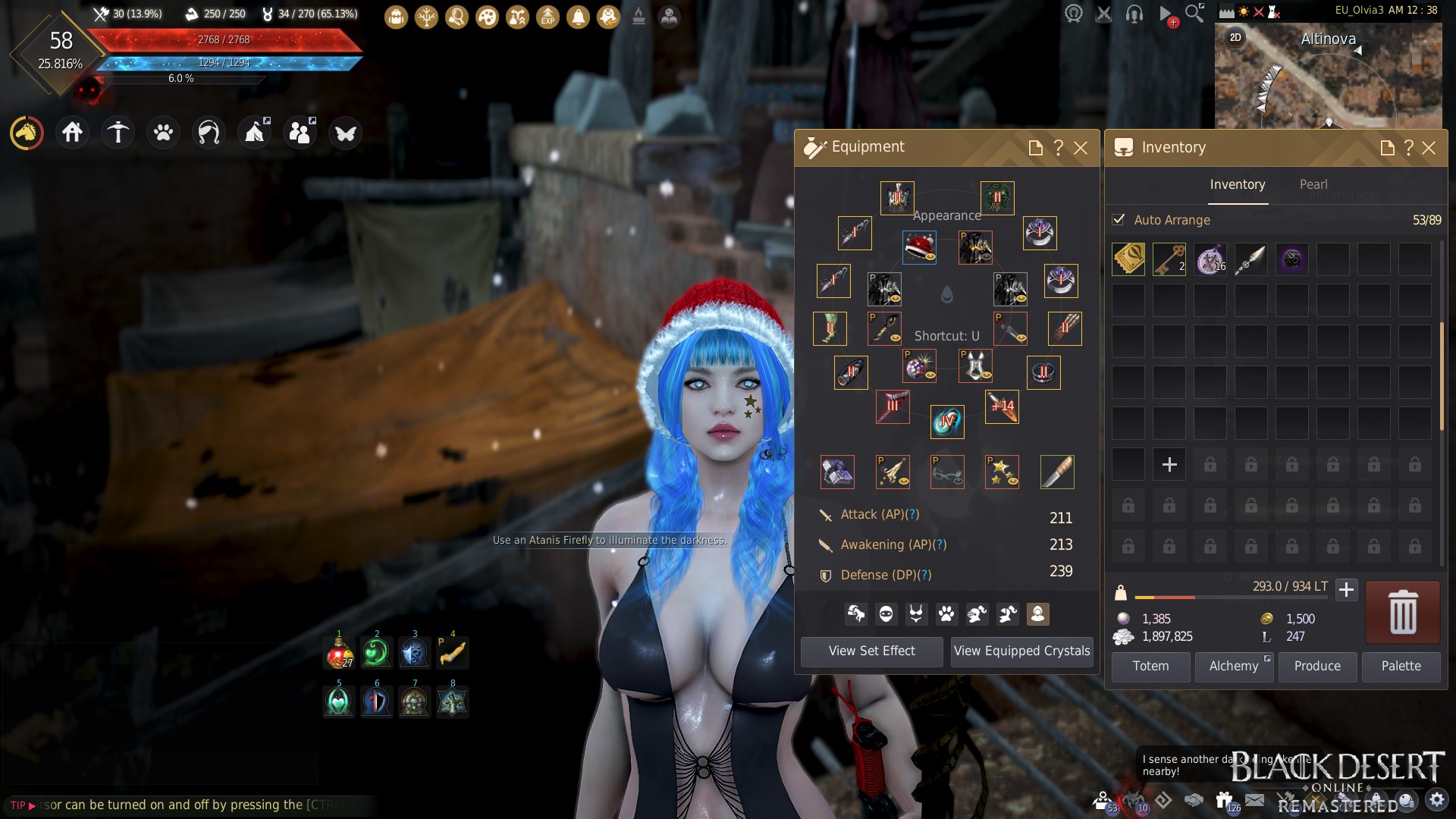Click View Equipped Crystals button
Image resolution: width=1456 pixels, height=819 pixels.
tap(1021, 651)
